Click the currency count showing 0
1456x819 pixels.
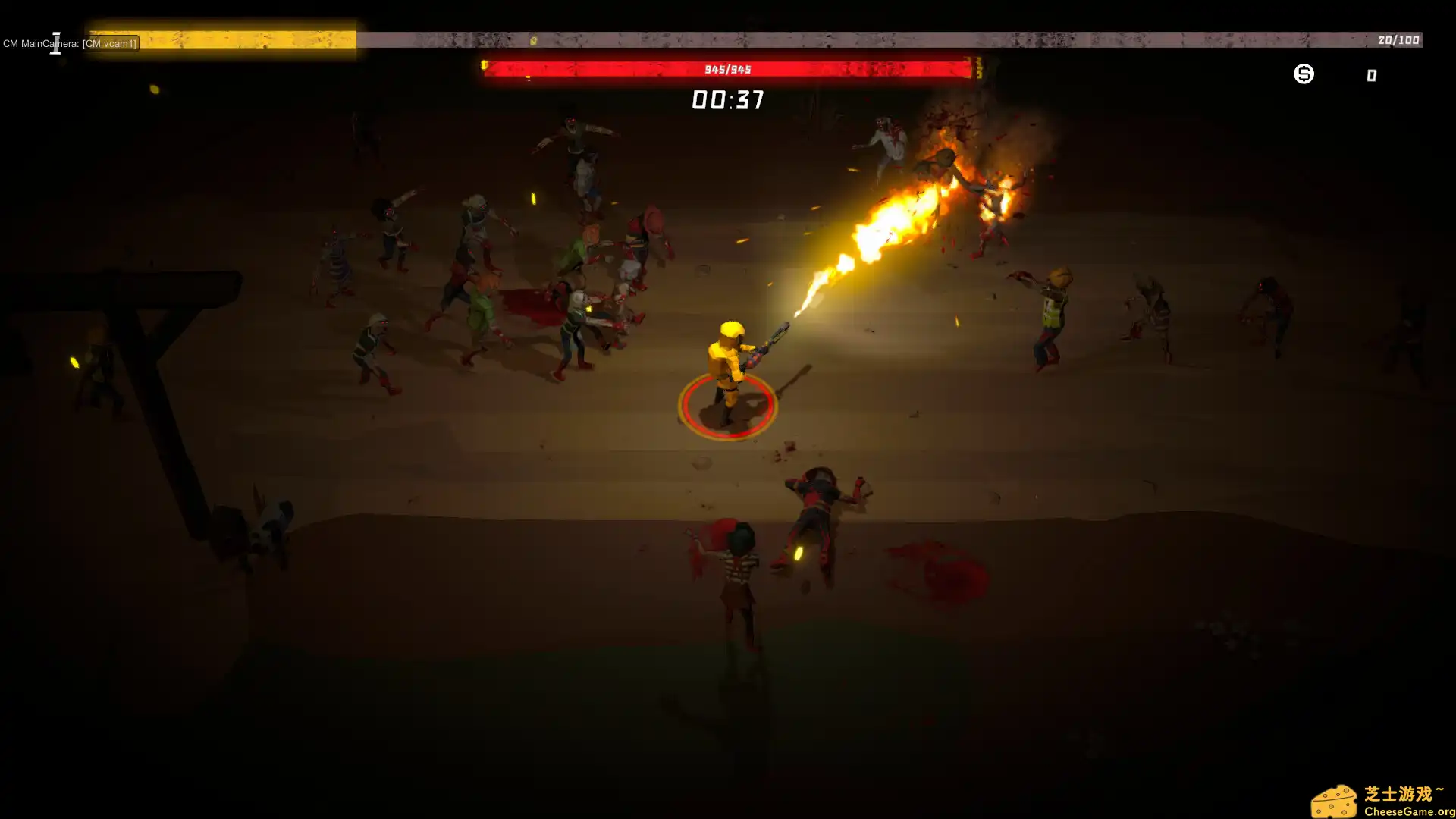point(1370,74)
